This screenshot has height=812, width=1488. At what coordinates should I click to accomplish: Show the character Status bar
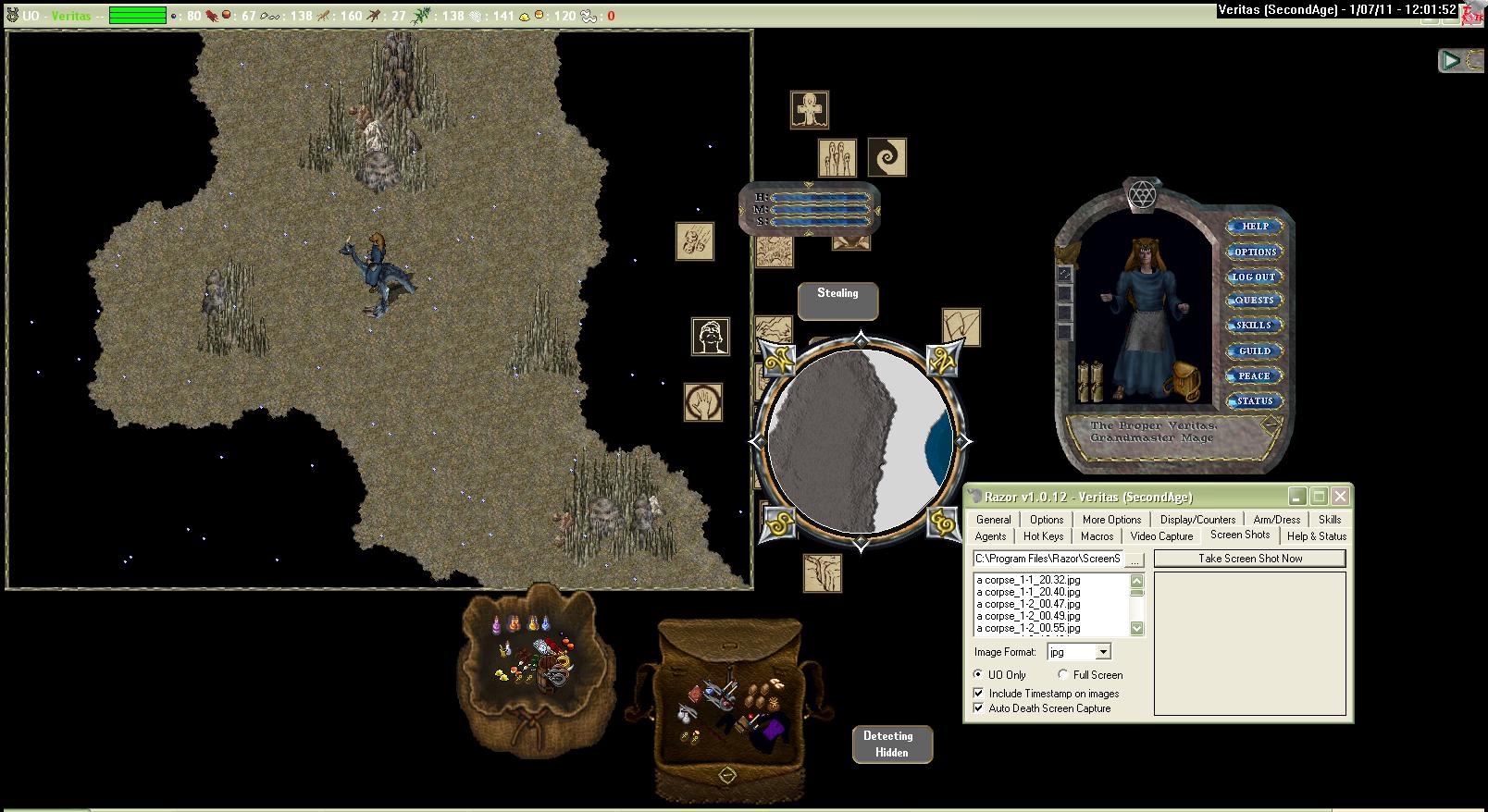coord(1254,401)
